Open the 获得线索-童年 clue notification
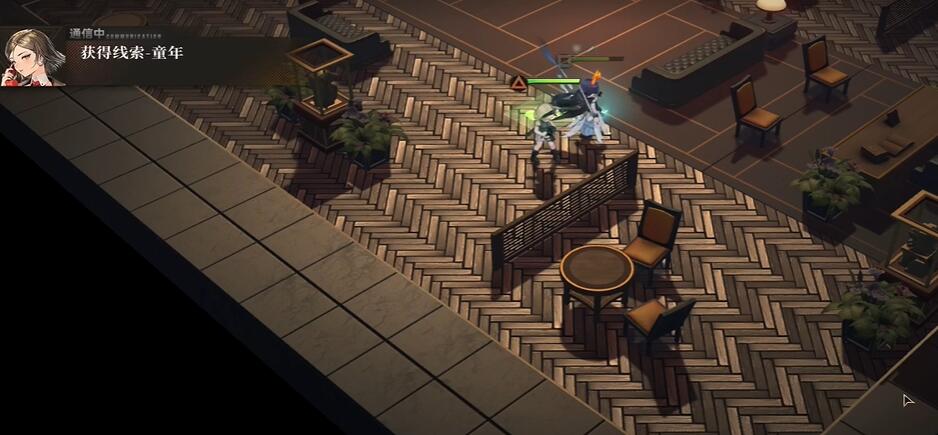Screen dimensions: 938x435 132,53
